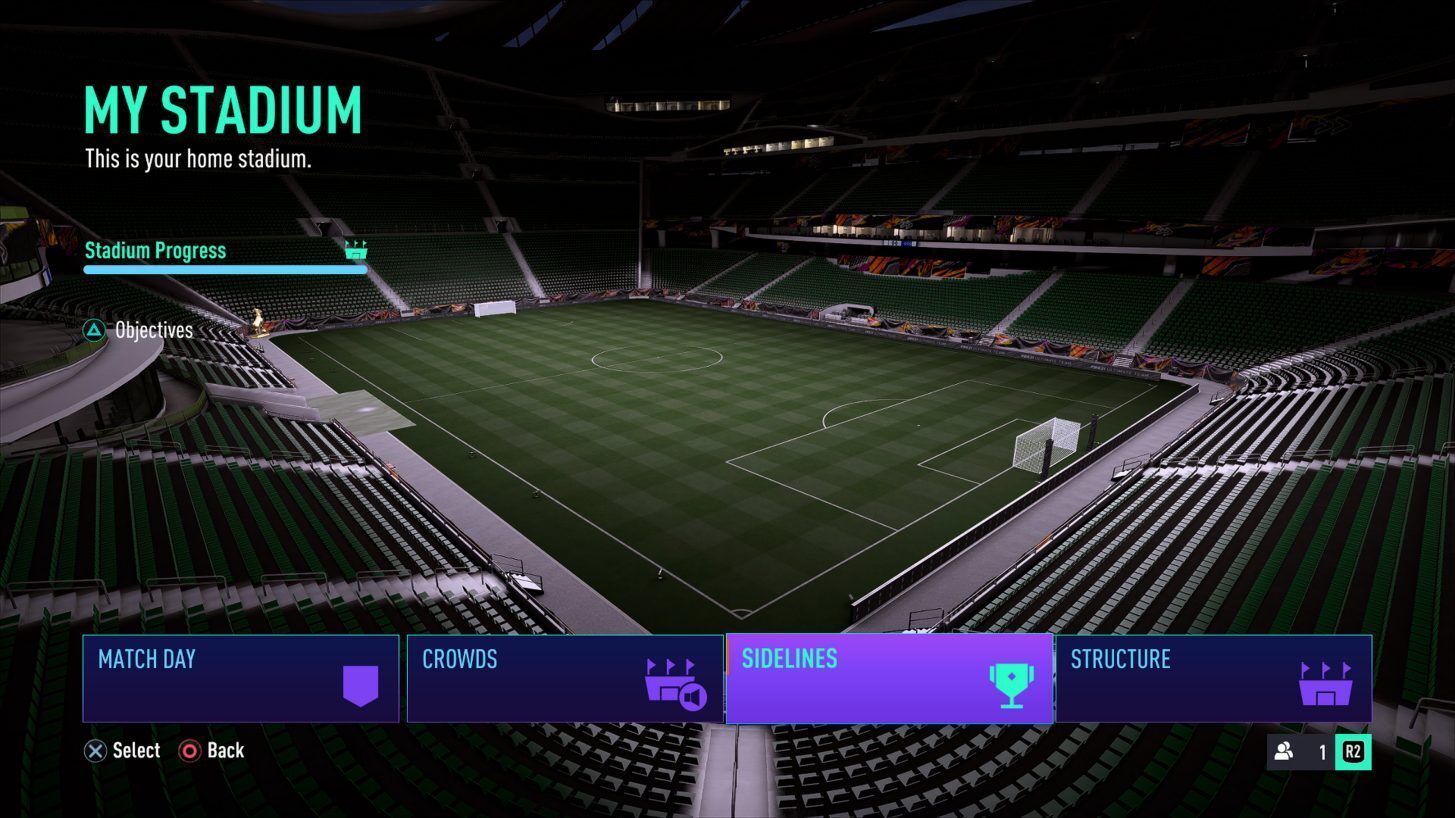Open the Sidelines trophy icon

click(1013, 684)
